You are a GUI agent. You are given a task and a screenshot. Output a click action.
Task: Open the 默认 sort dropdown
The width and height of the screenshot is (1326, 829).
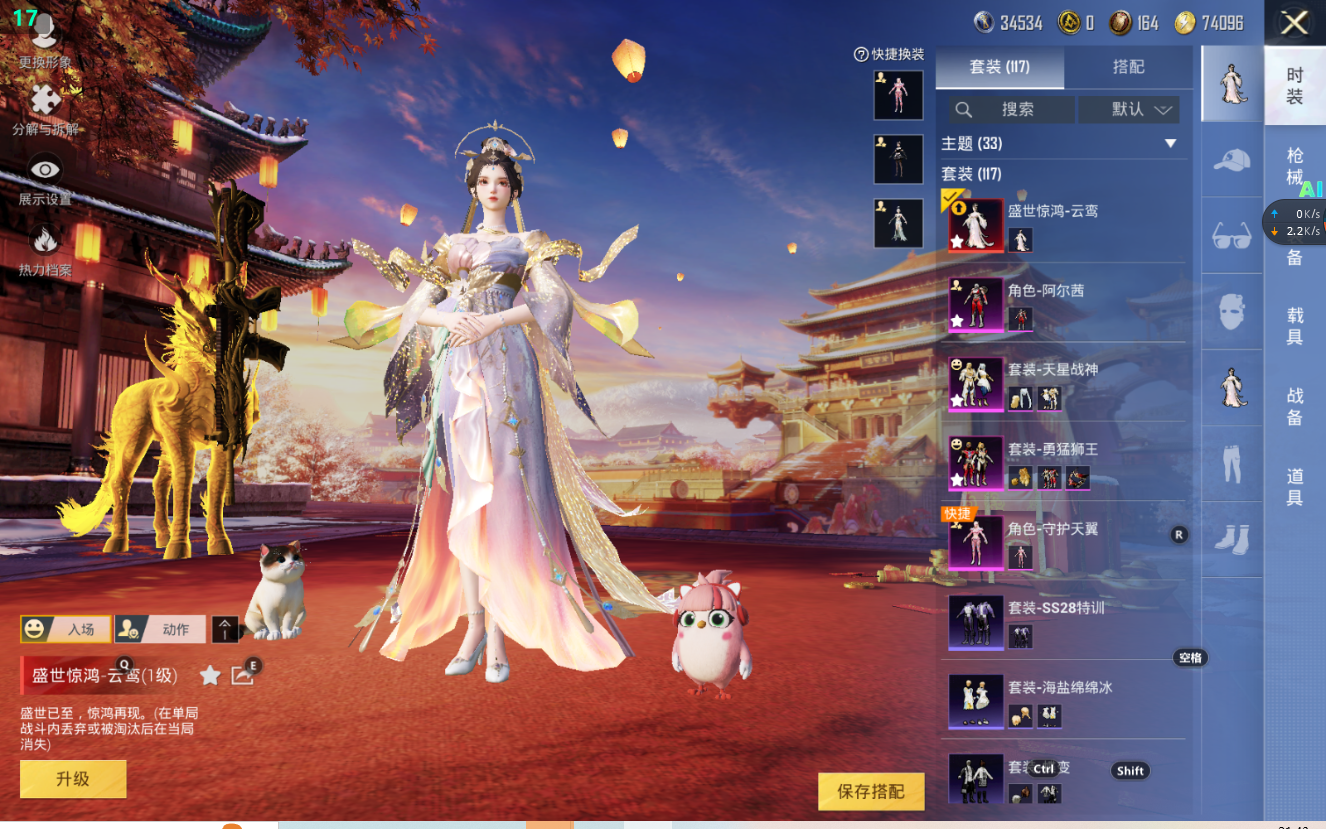[1141, 110]
